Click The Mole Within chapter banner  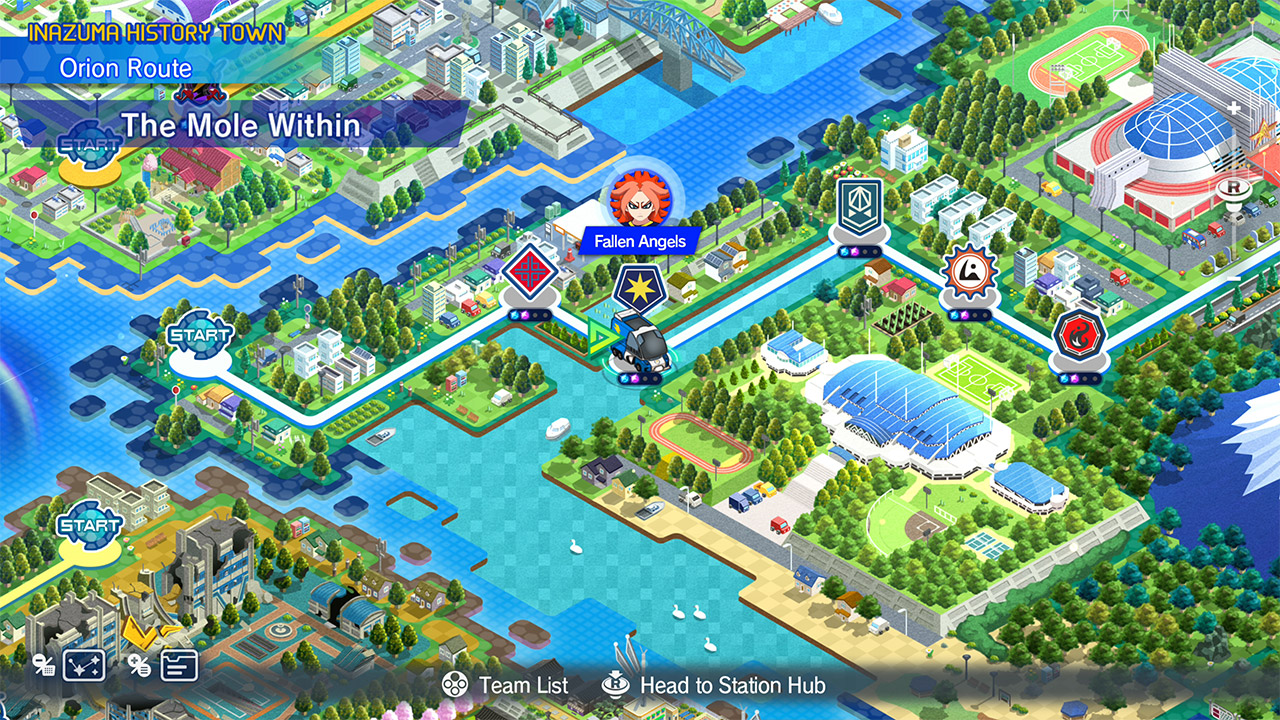pyautogui.click(x=240, y=125)
